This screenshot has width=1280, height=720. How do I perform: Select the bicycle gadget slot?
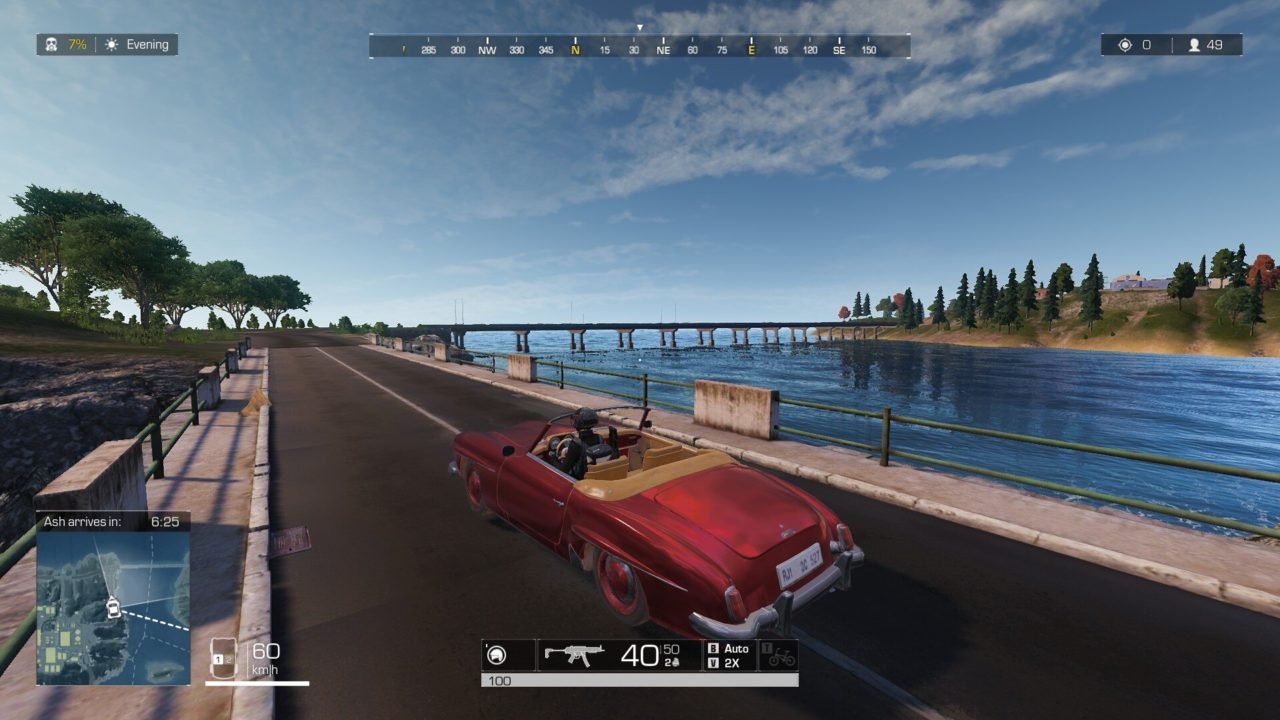pos(779,655)
